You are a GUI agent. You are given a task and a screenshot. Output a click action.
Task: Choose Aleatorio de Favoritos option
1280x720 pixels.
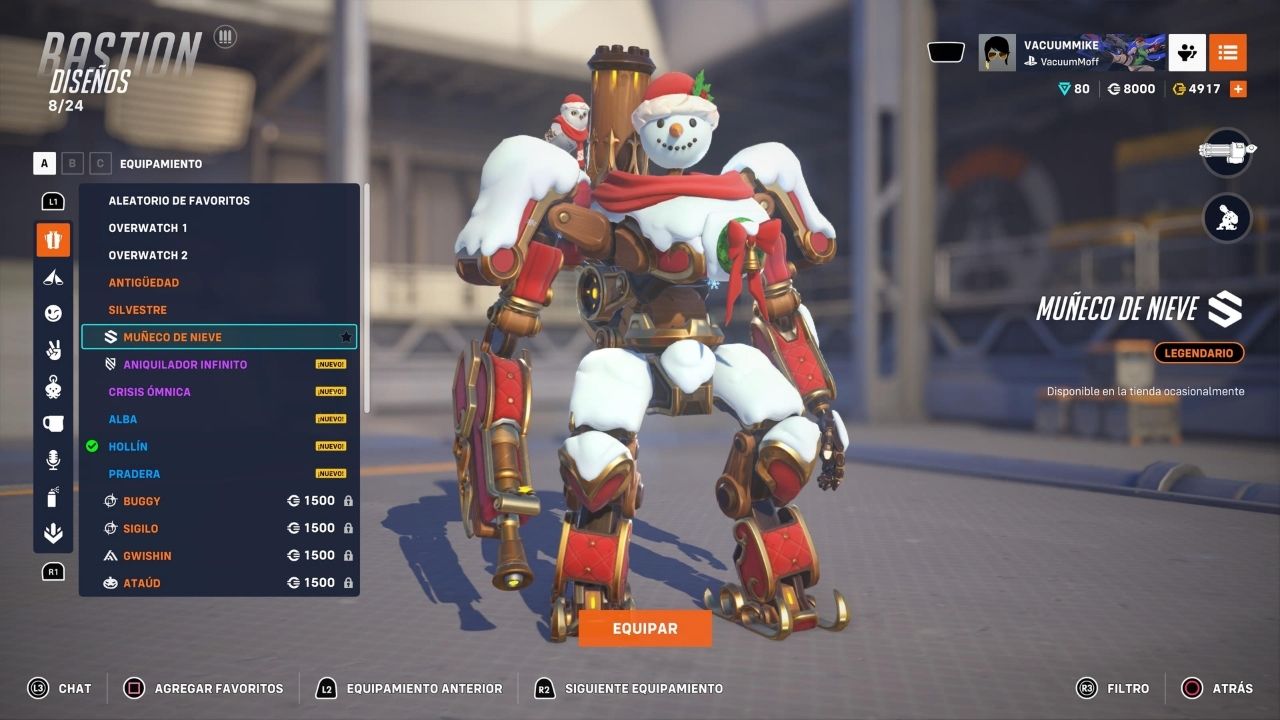(x=179, y=201)
